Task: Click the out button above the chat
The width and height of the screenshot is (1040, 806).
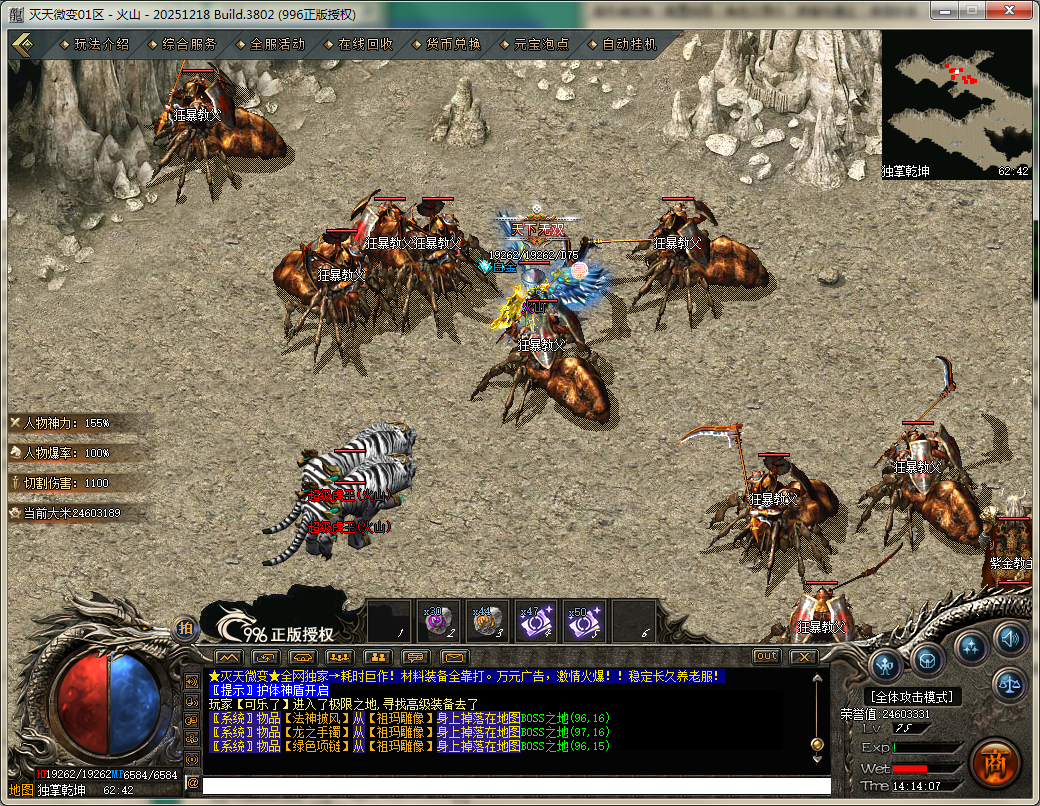Action: click(x=767, y=656)
